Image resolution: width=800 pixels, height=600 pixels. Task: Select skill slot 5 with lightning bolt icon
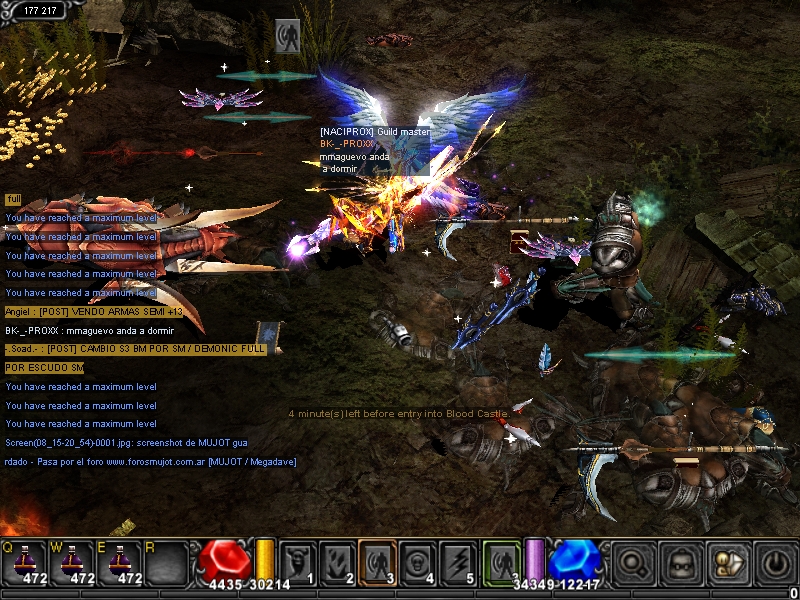(457, 562)
